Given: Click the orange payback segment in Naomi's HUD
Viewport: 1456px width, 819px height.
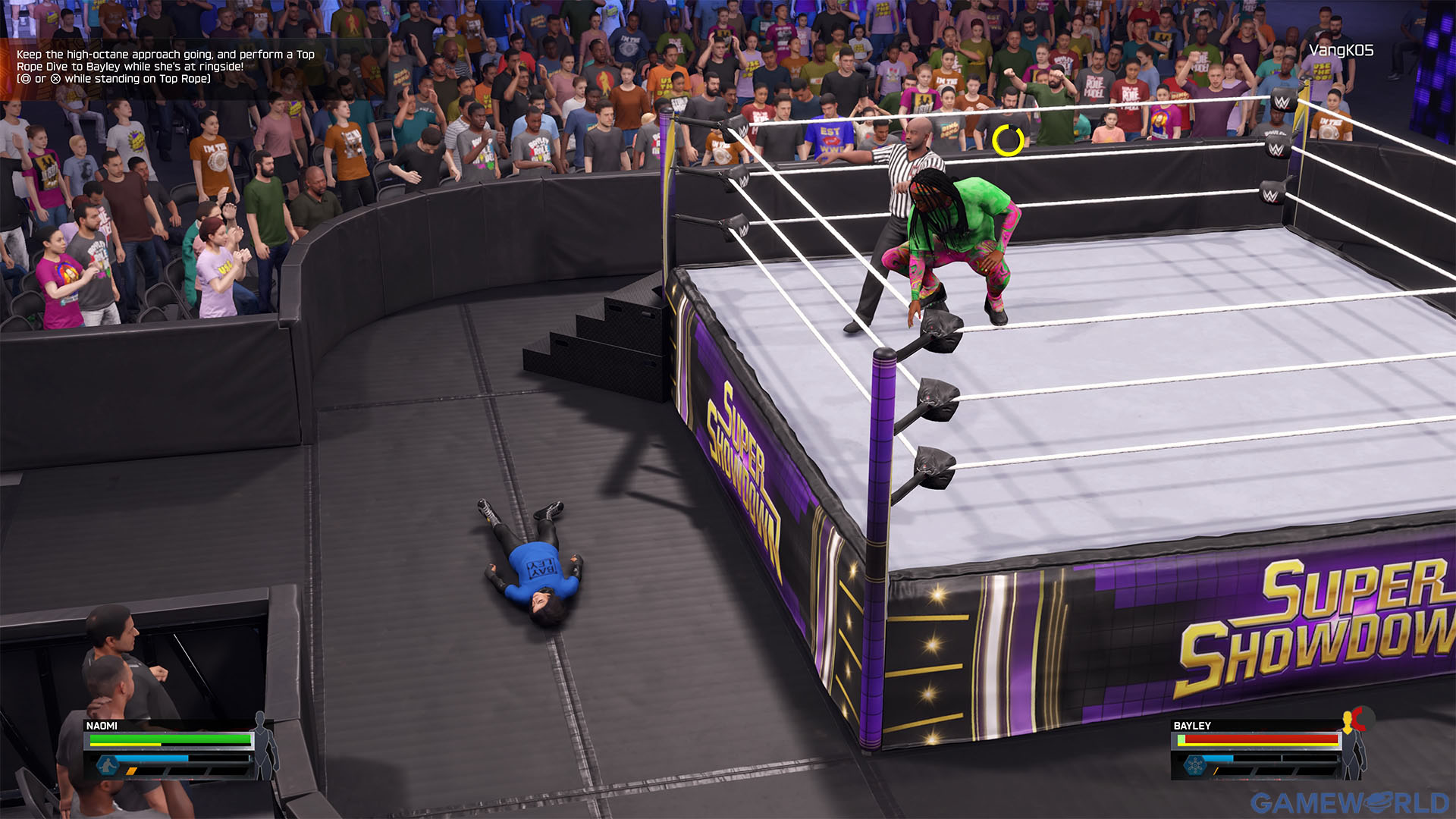Looking at the screenshot, I should (x=132, y=771).
